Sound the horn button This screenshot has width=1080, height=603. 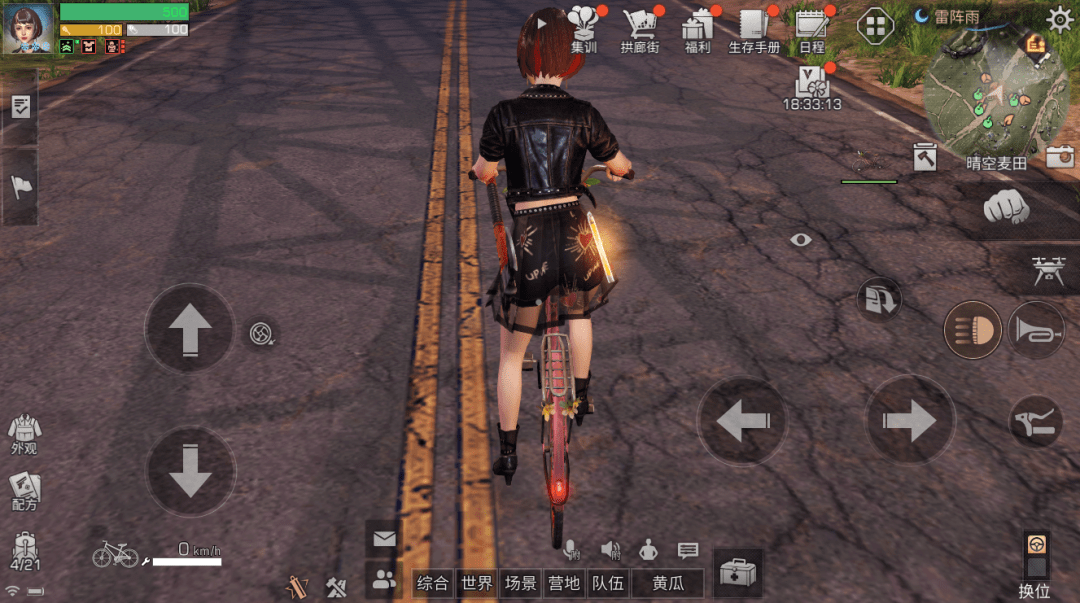click(x=1034, y=331)
